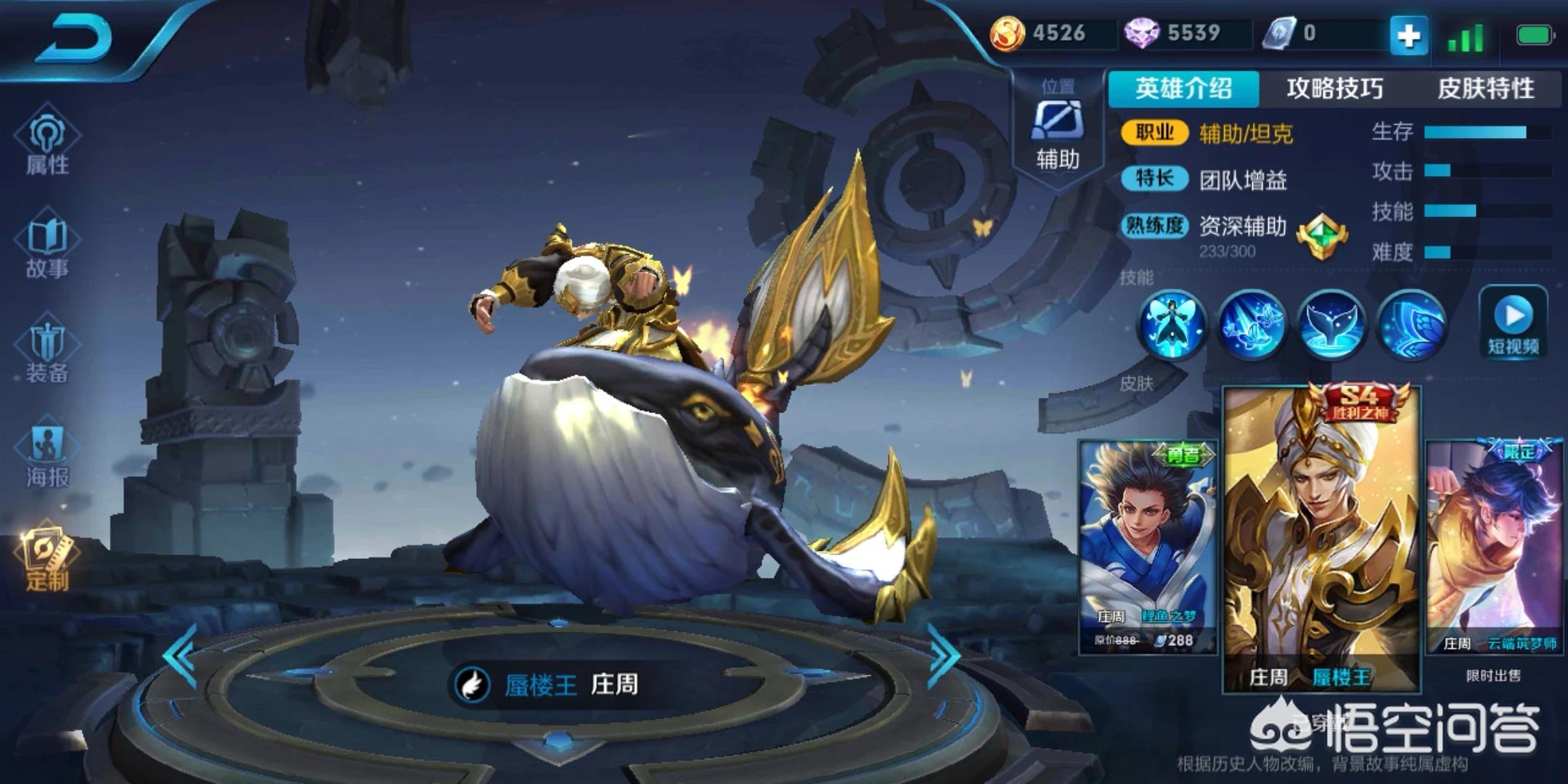Switch to the 英雄介绍 tab

[1183, 89]
